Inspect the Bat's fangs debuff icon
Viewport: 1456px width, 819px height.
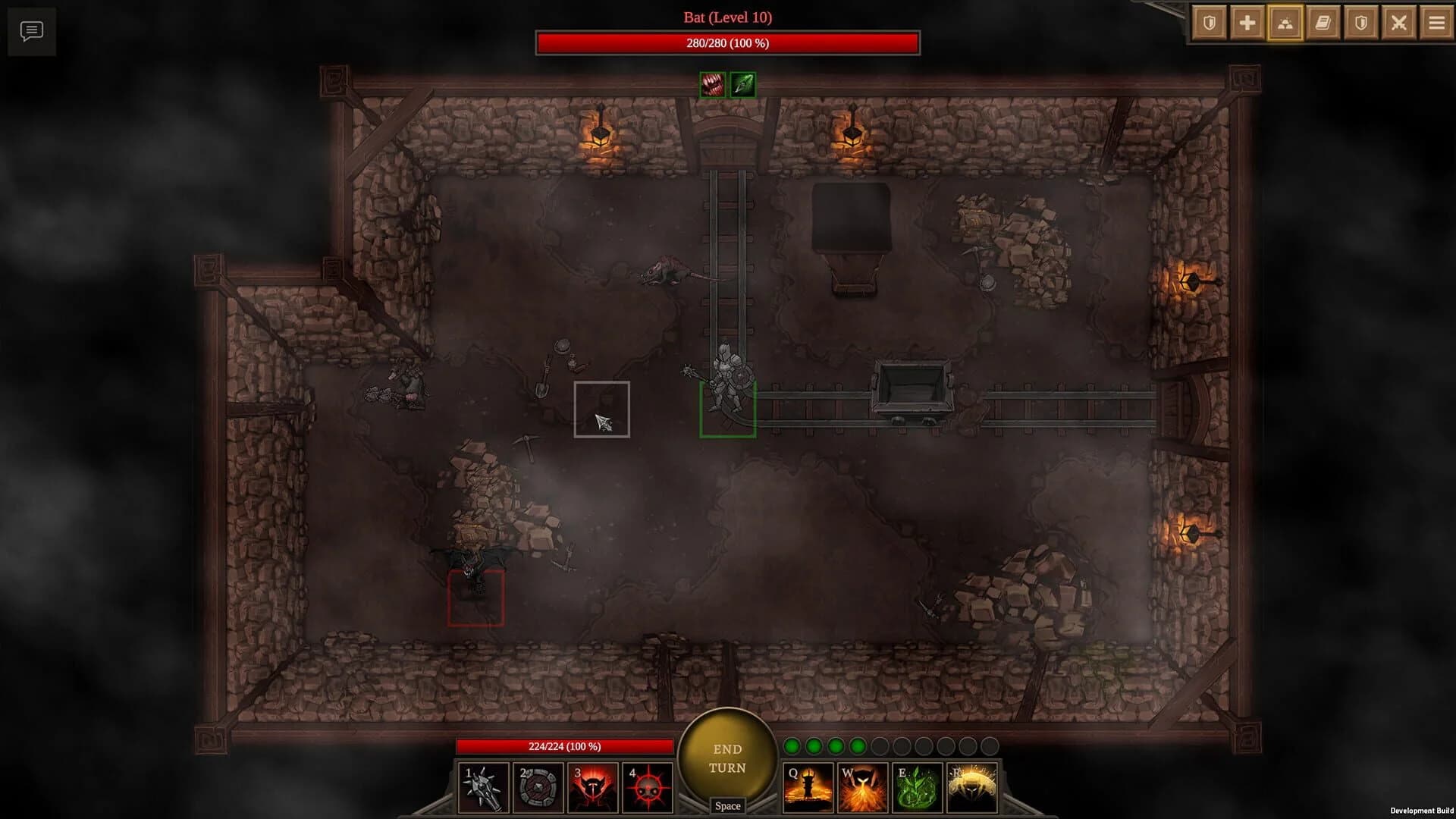click(x=711, y=84)
